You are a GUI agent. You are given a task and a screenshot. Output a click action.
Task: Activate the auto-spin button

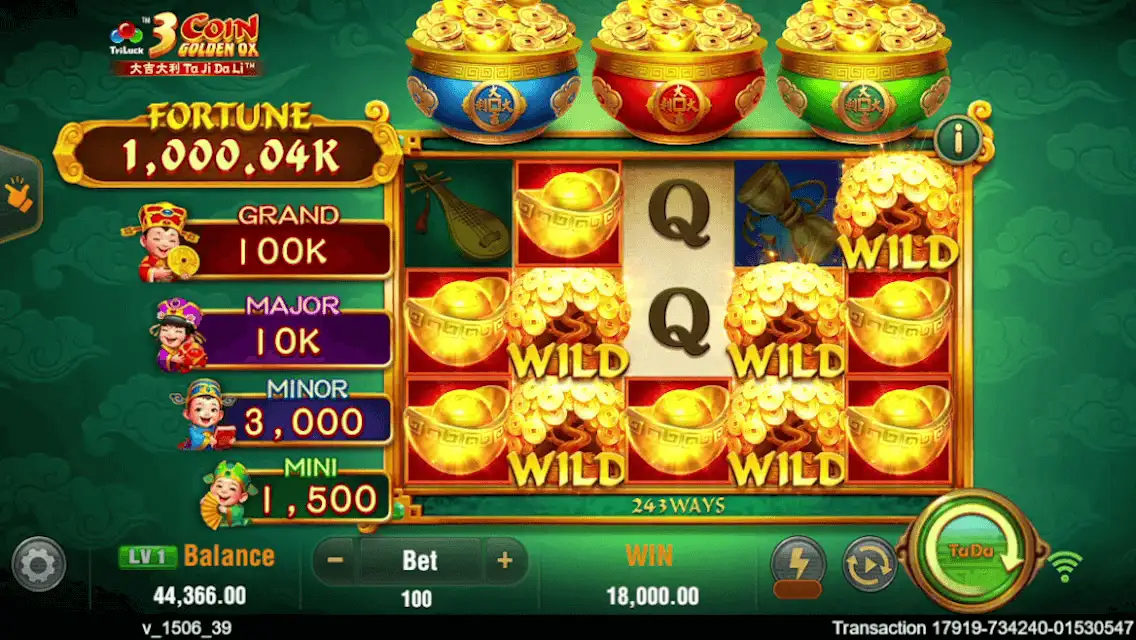tap(867, 563)
